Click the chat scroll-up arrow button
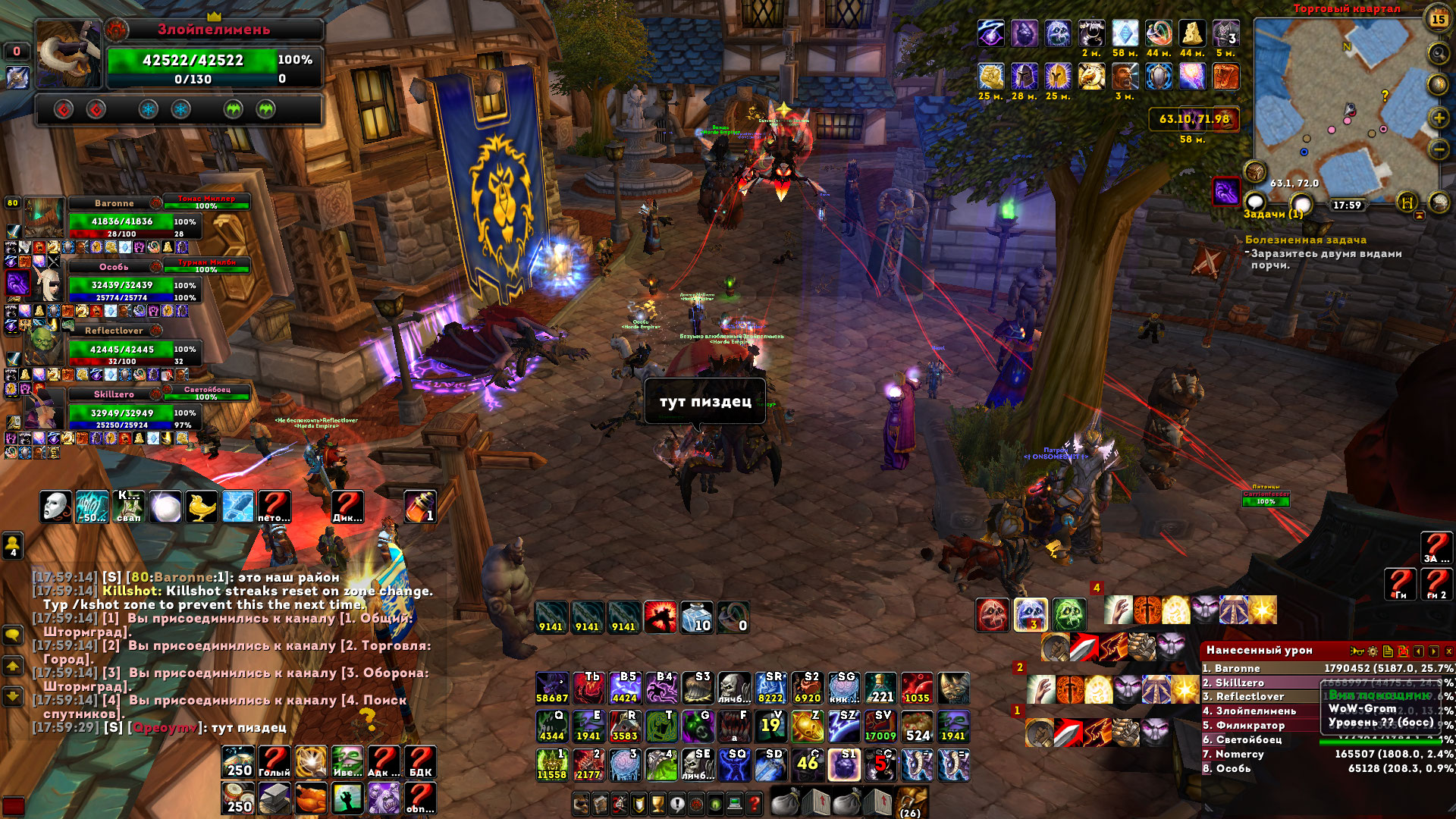 (x=13, y=667)
